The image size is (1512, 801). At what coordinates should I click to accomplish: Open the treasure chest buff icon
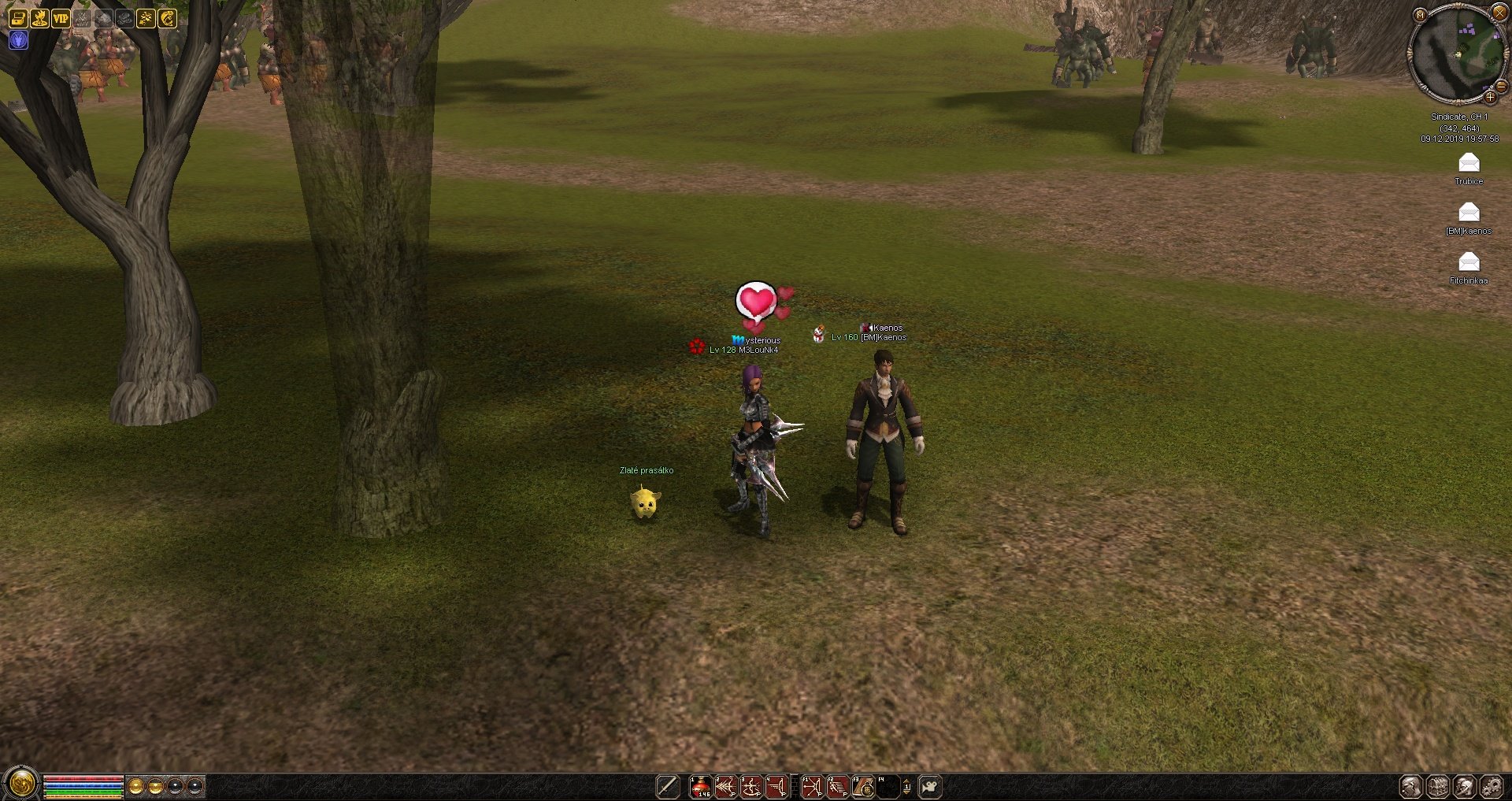tap(17, 18)
